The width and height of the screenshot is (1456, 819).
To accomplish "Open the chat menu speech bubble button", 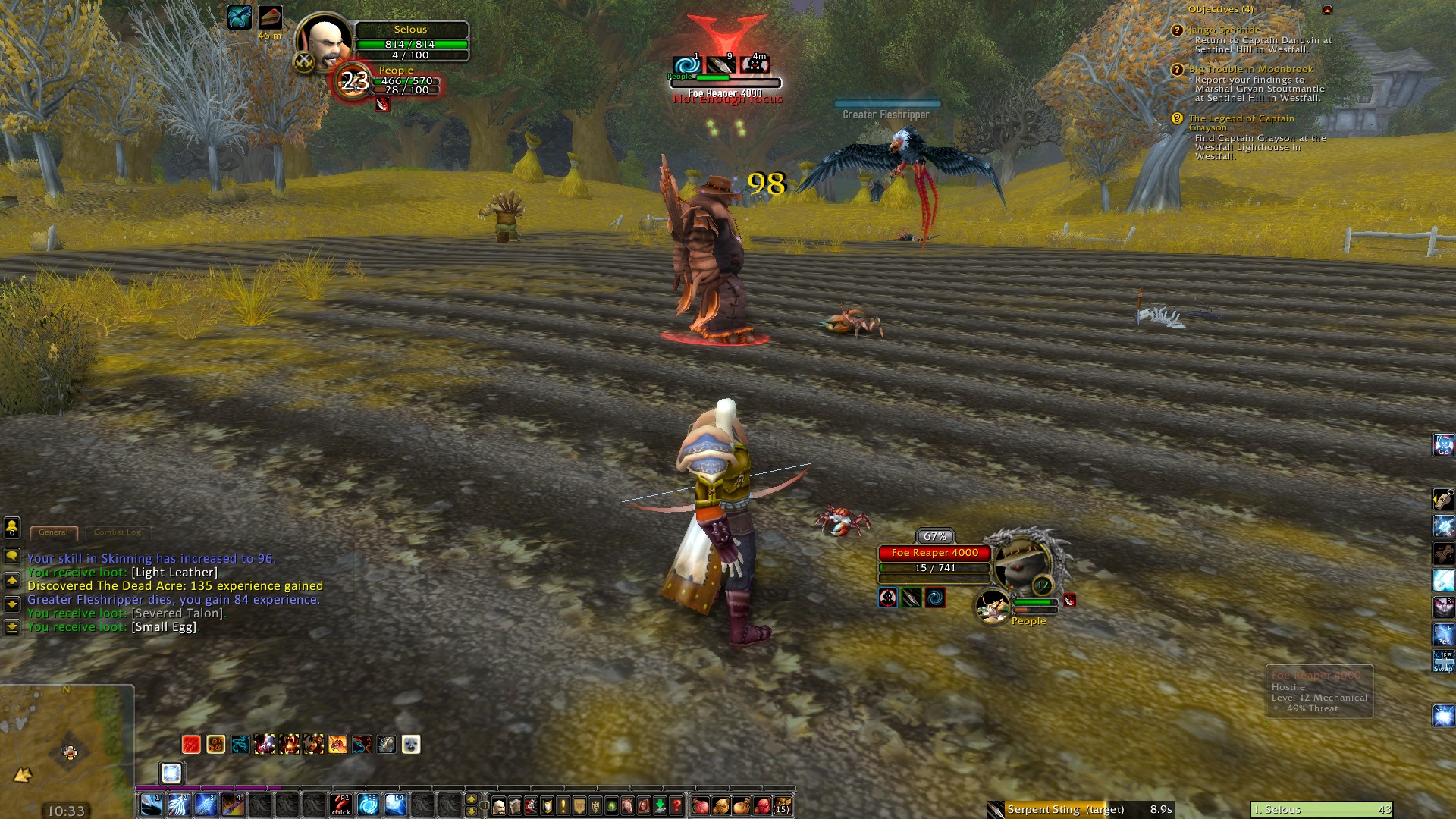I will pos(12,557).
